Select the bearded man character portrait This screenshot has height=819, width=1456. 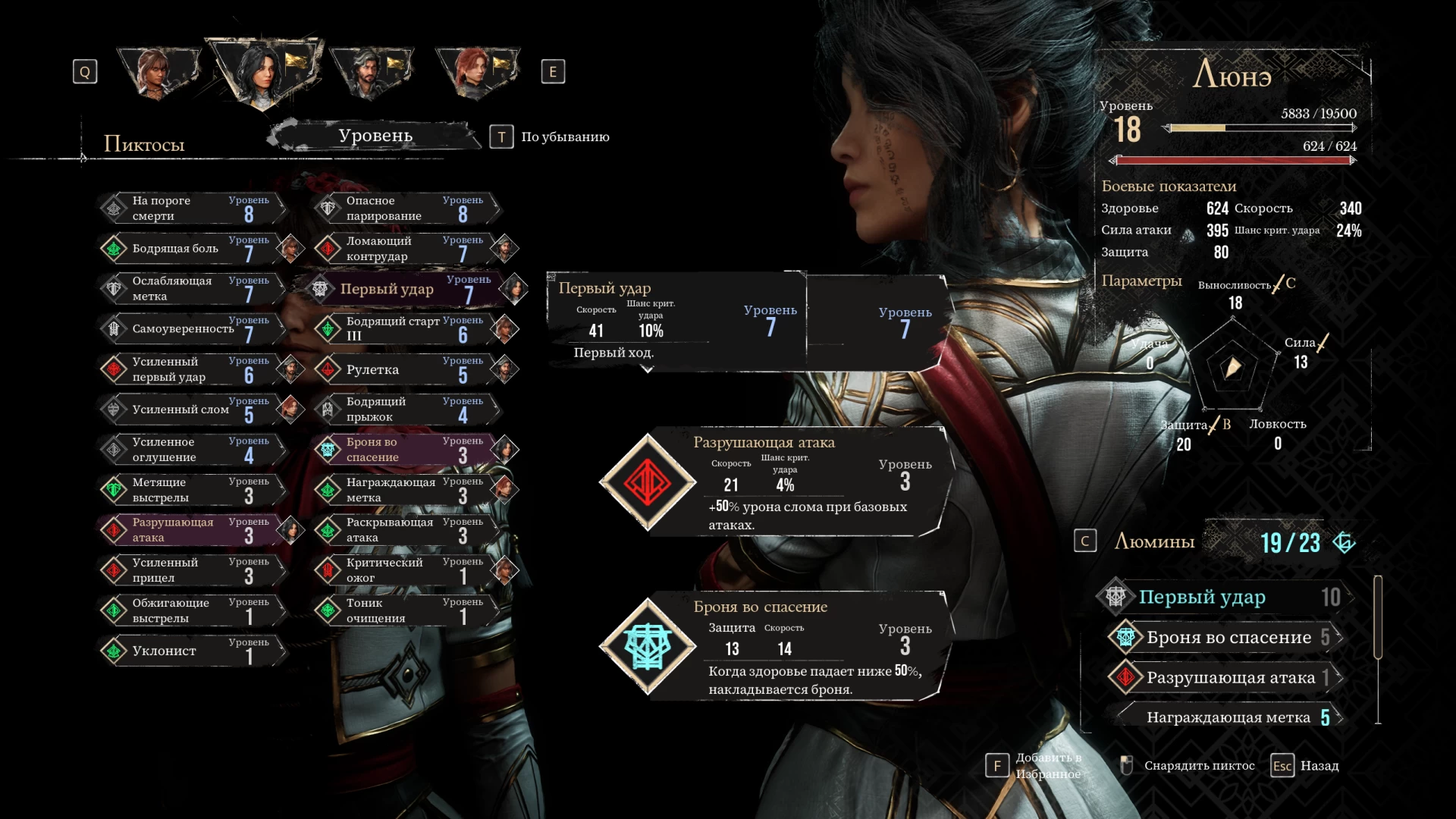[x=370, y=73]
